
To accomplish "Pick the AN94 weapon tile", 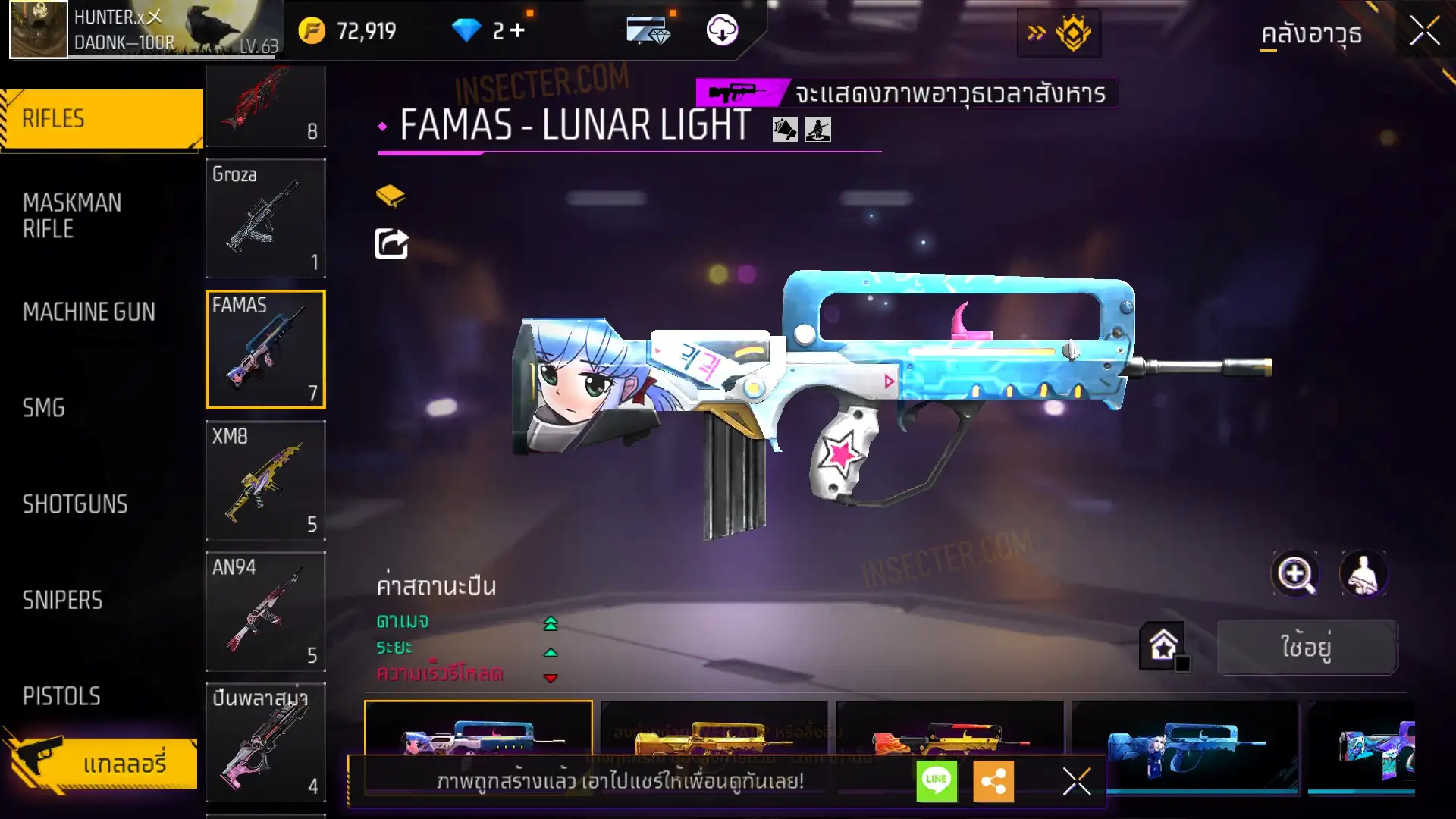I will tap(265, 611).
